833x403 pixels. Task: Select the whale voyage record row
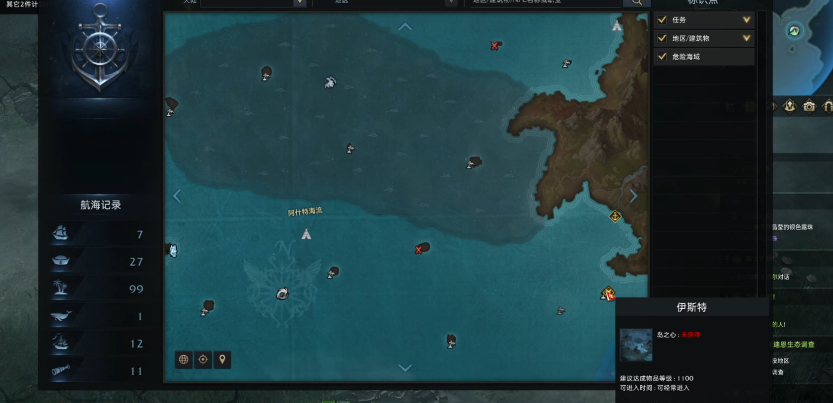(x=100, y=317)
